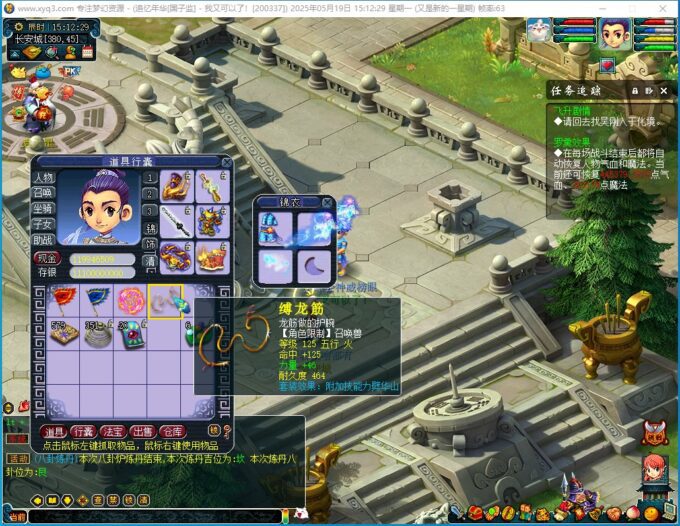
Task: Close the 任务追踪 quest tracker panel
Action: [x=663, y=90]
